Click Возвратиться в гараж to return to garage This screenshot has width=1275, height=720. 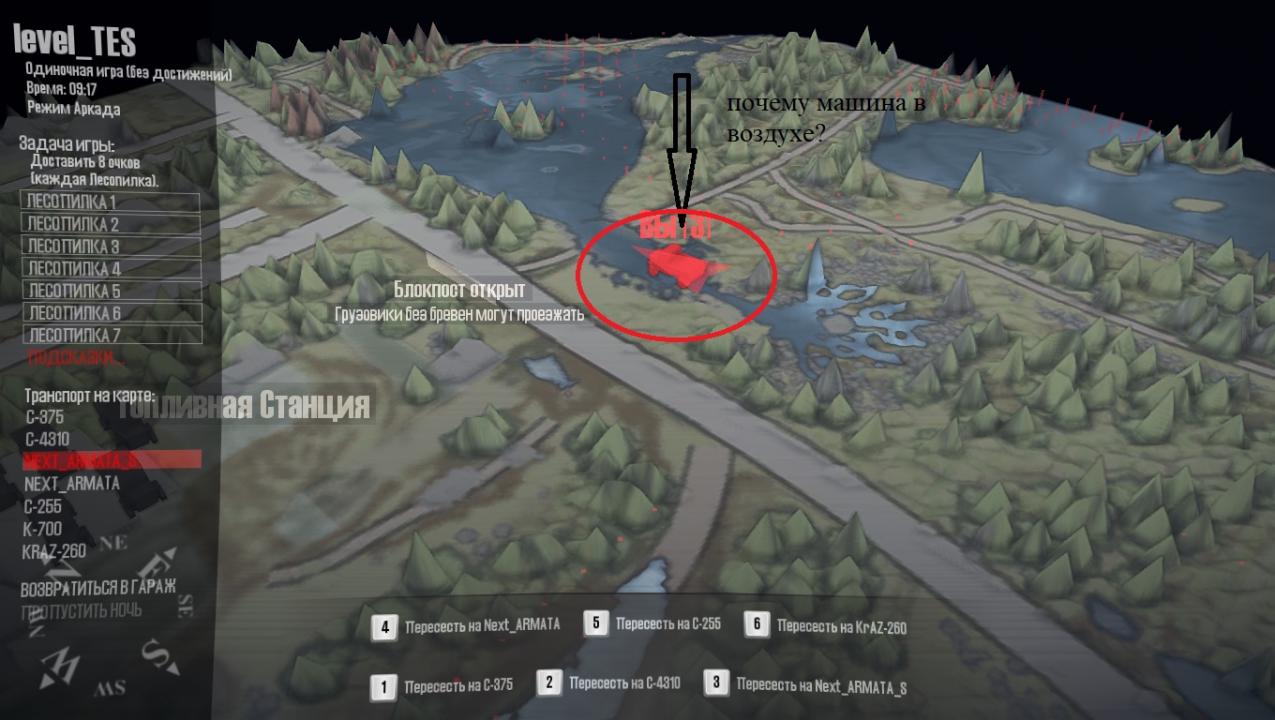click(98, 586)
